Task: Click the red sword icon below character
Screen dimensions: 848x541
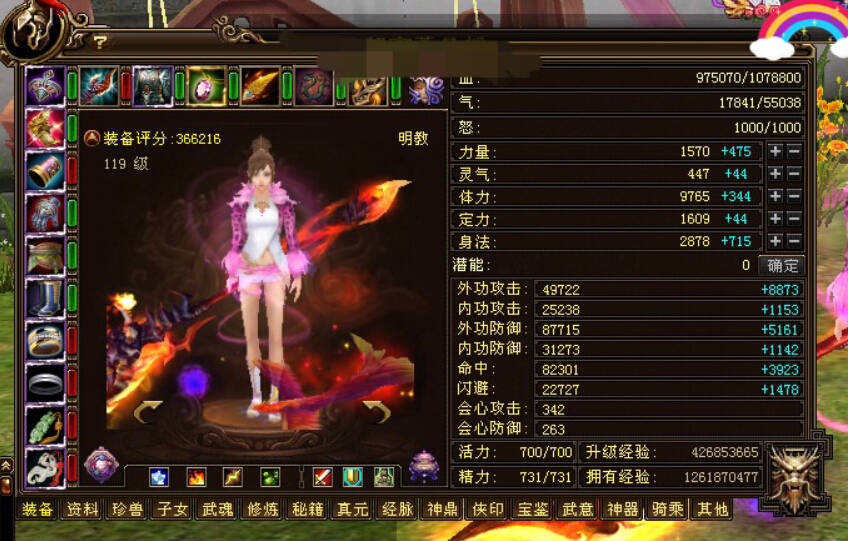Action: 322,477
